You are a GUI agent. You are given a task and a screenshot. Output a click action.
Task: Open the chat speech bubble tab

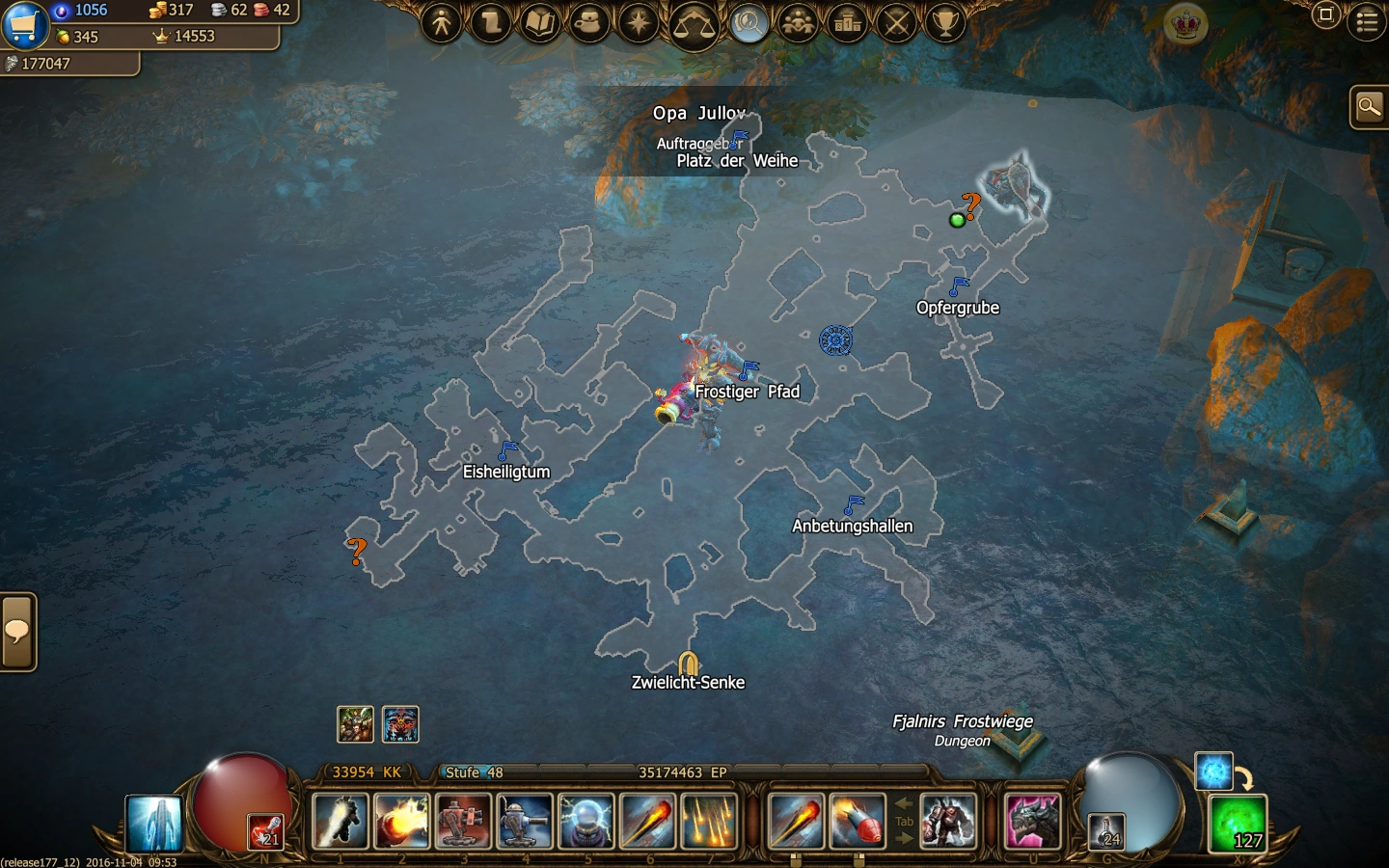(x=17, y=632)
